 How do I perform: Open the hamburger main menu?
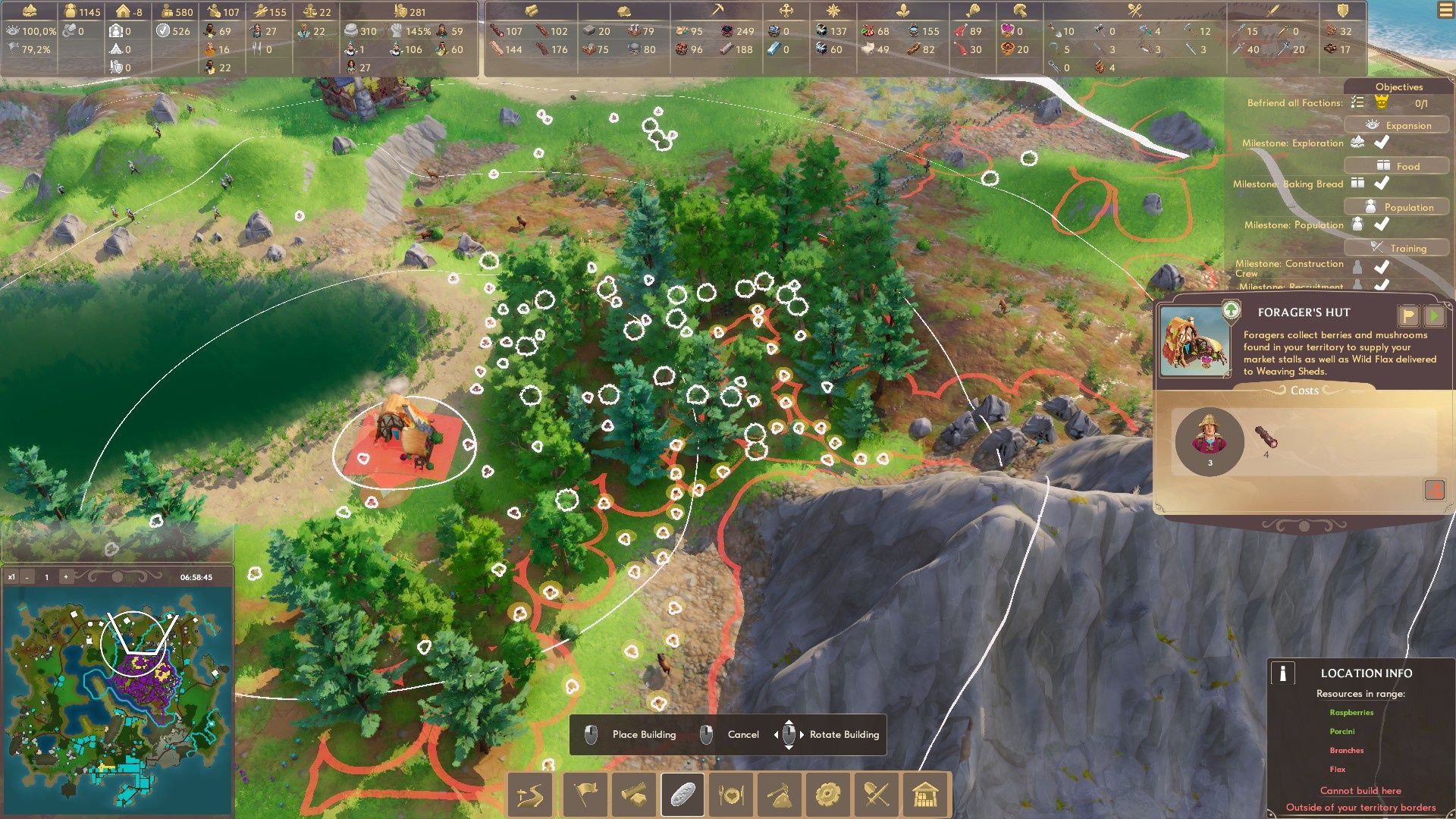point(1444,11)
